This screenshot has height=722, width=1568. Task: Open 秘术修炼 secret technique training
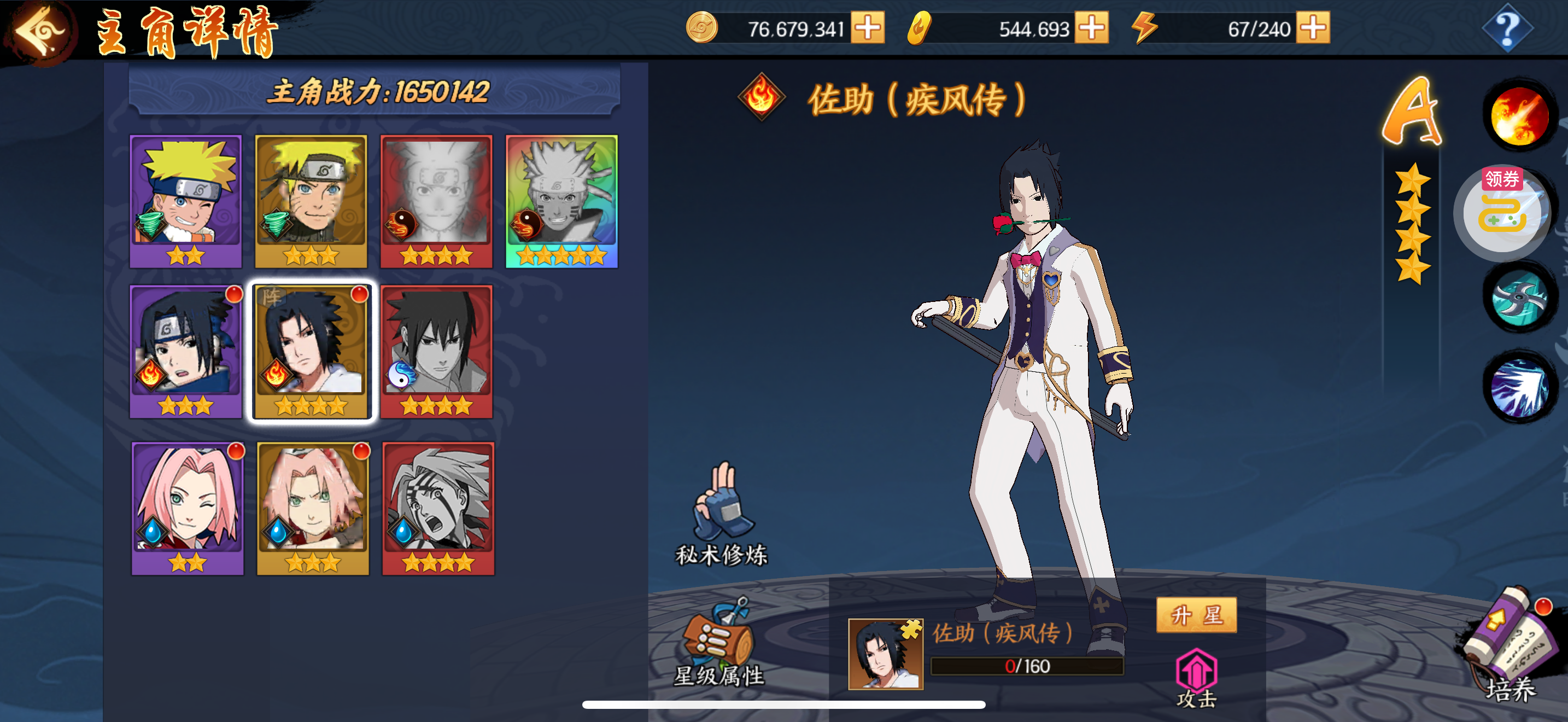(x=722, y=514)
